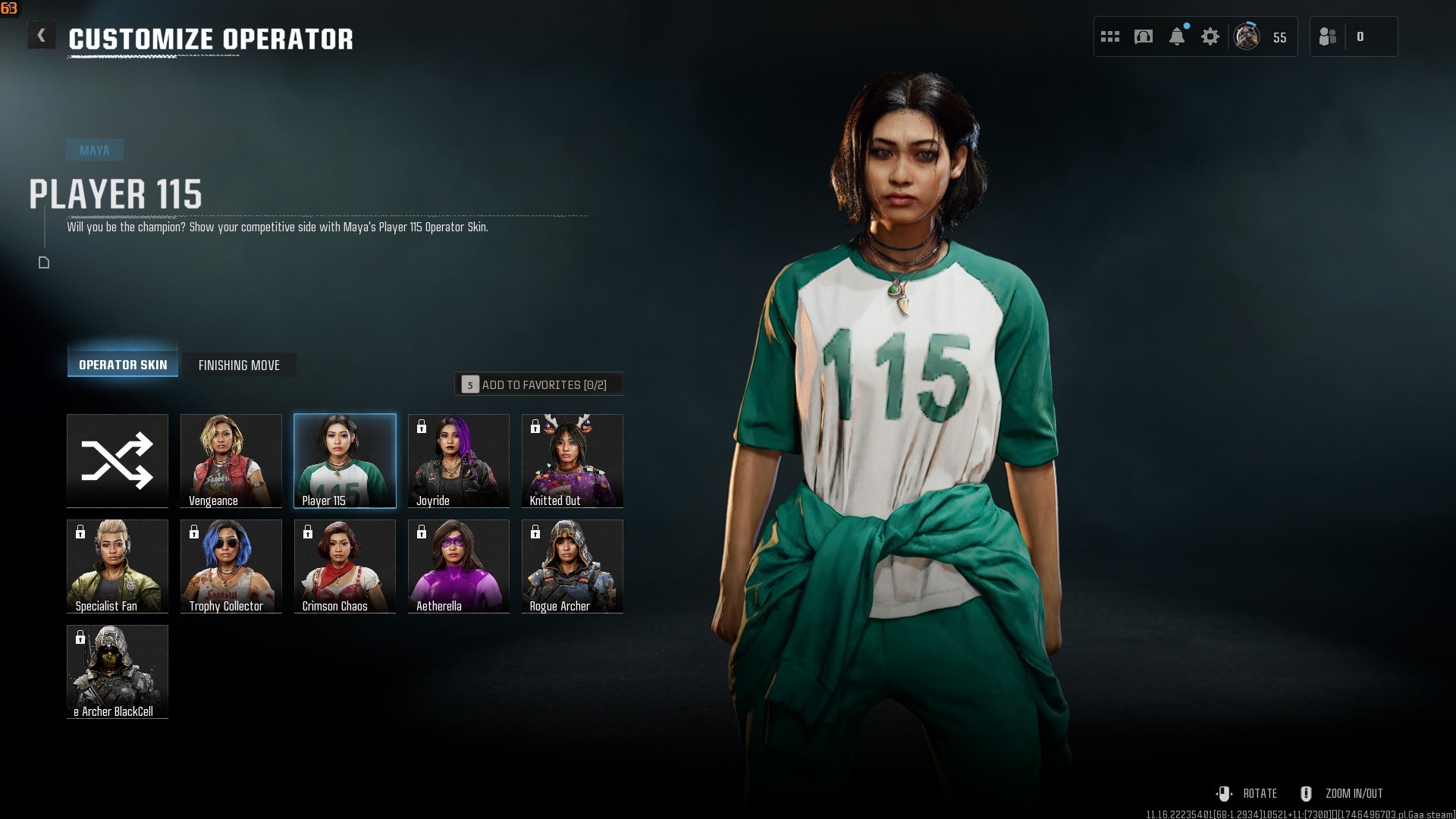Open notifications bell

pos(1177,36)
